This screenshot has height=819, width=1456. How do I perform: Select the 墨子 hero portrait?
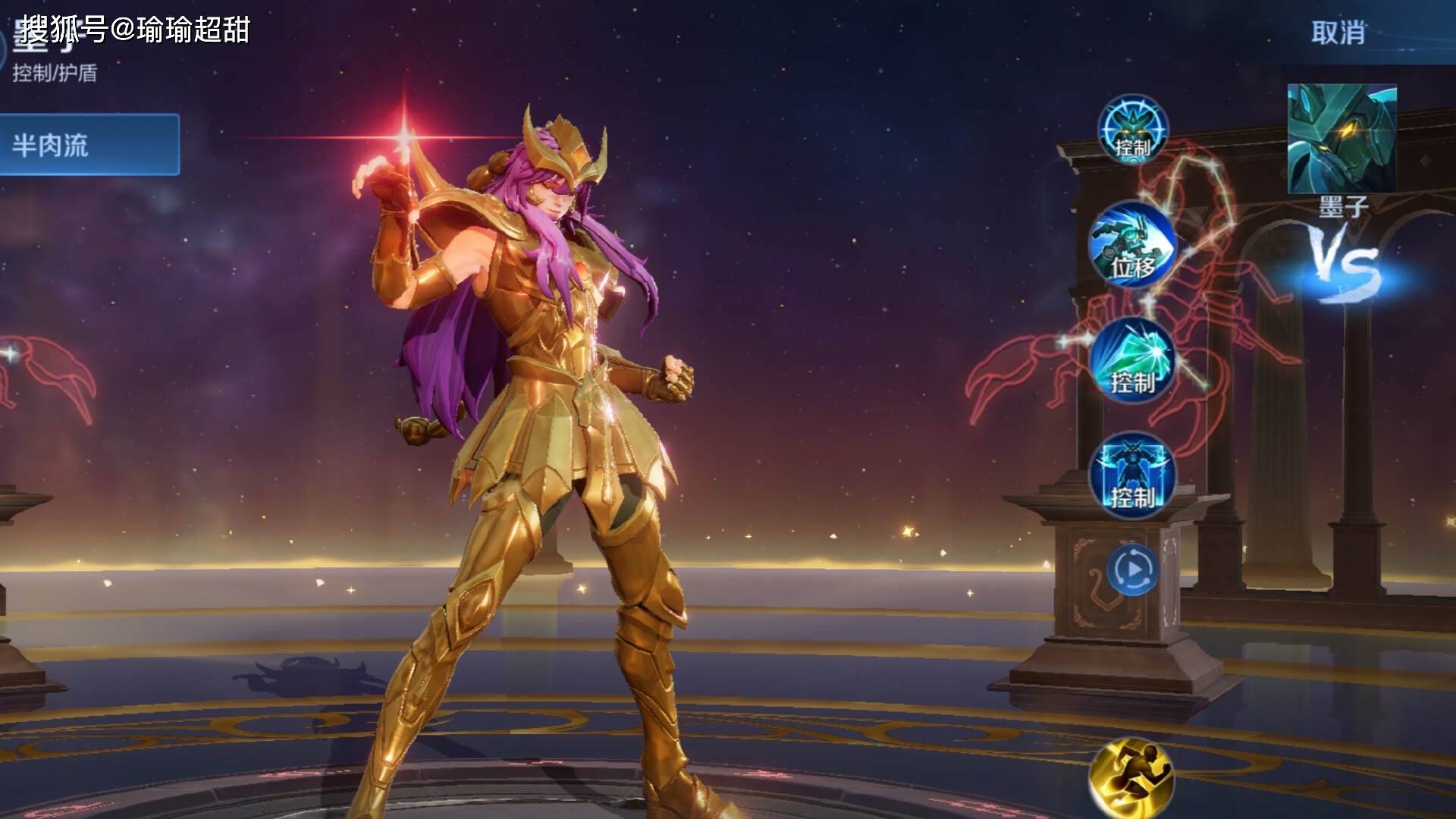1341,139
